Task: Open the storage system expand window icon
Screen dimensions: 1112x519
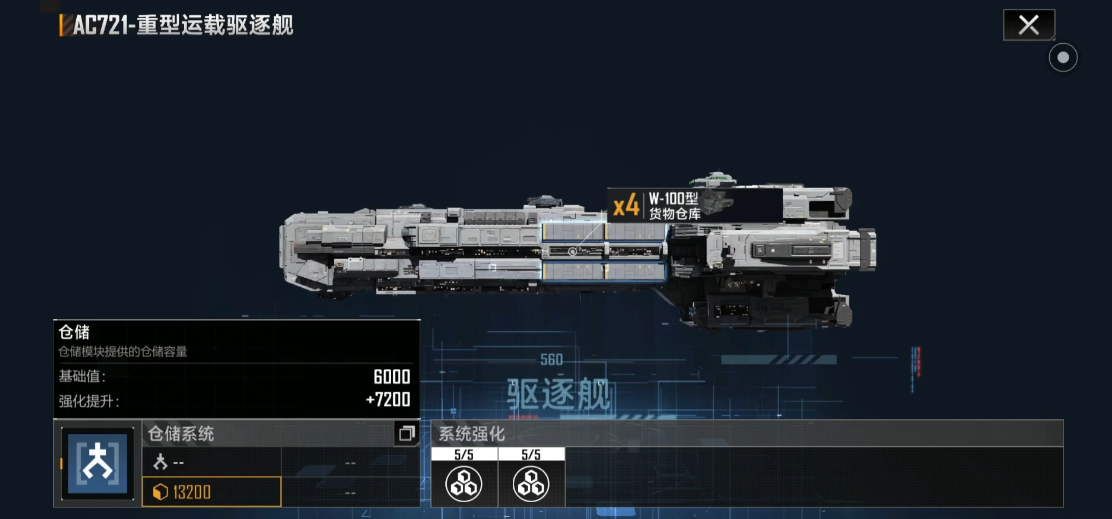Action: click(x=406, y=433)
